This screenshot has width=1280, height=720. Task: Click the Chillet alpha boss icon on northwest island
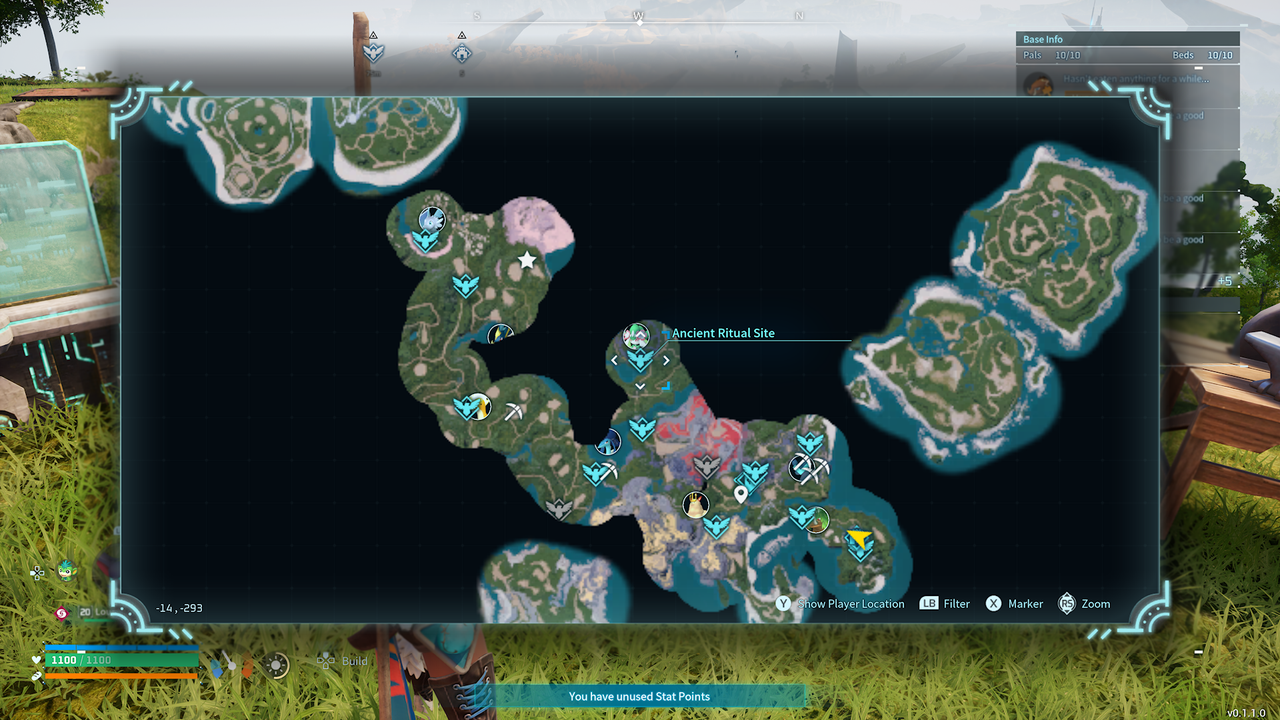432,218
